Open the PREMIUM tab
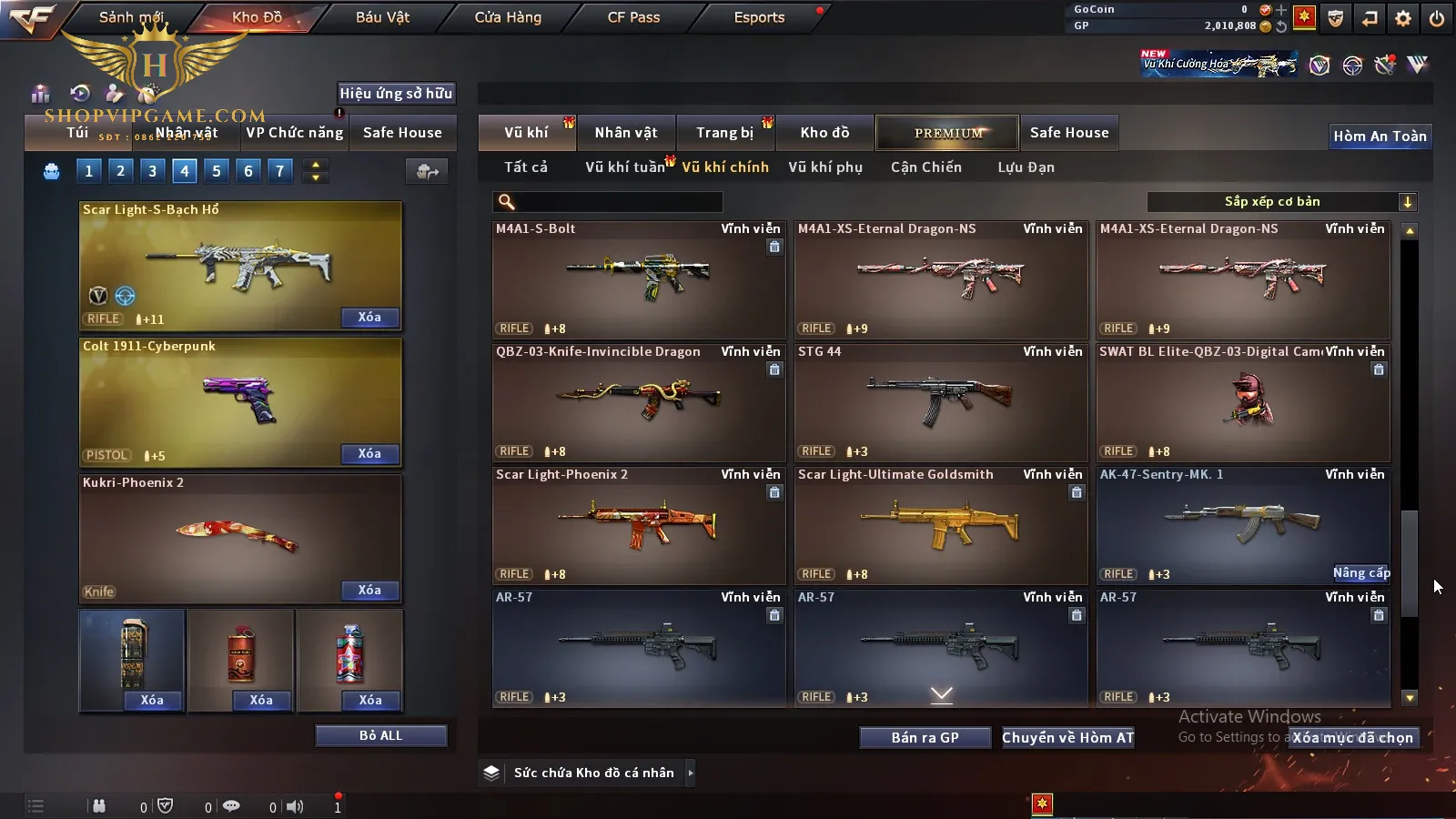This screenshot has height=819, width=1456. click(948, 133)
